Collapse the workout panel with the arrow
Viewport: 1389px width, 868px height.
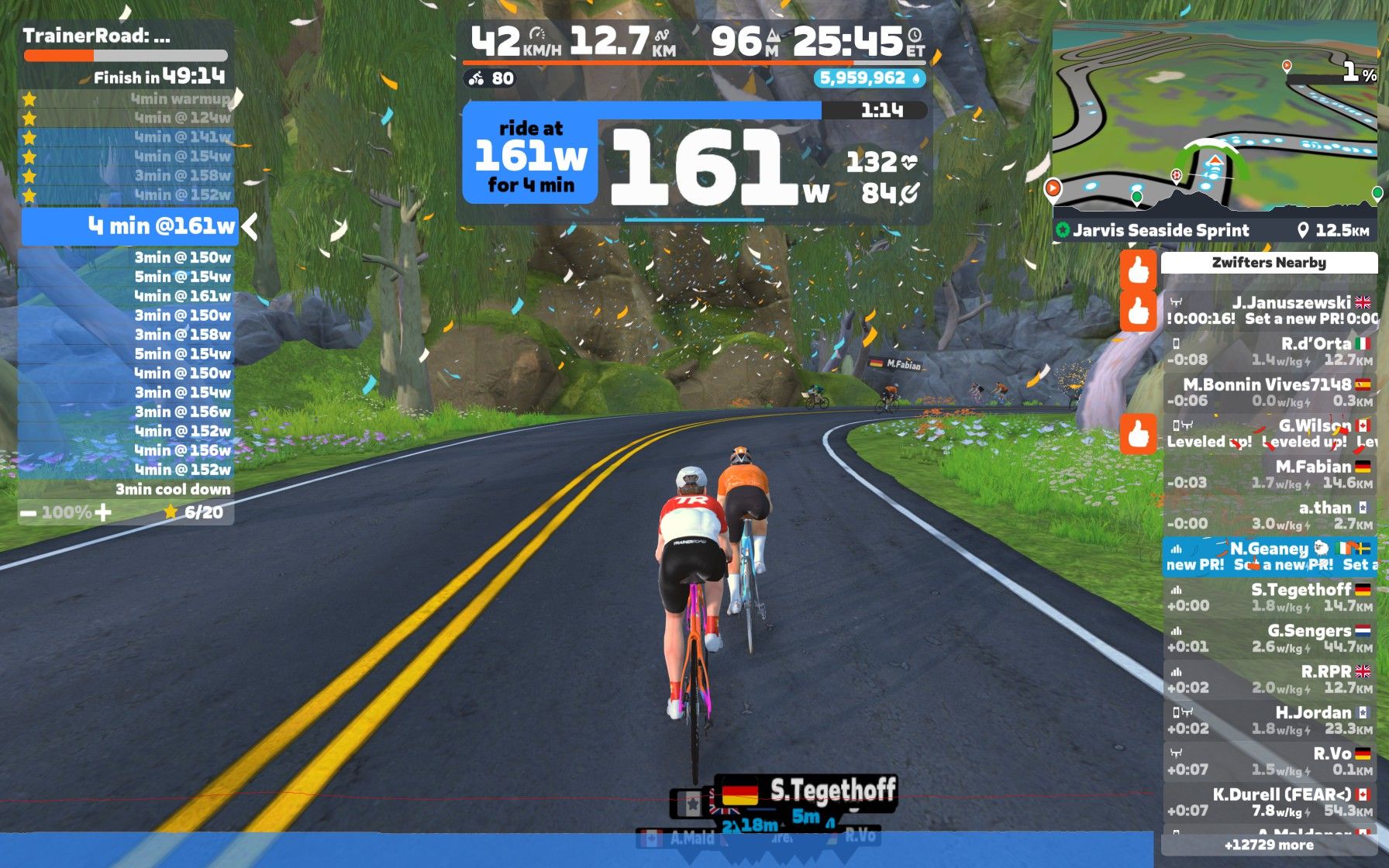point(250,227)
